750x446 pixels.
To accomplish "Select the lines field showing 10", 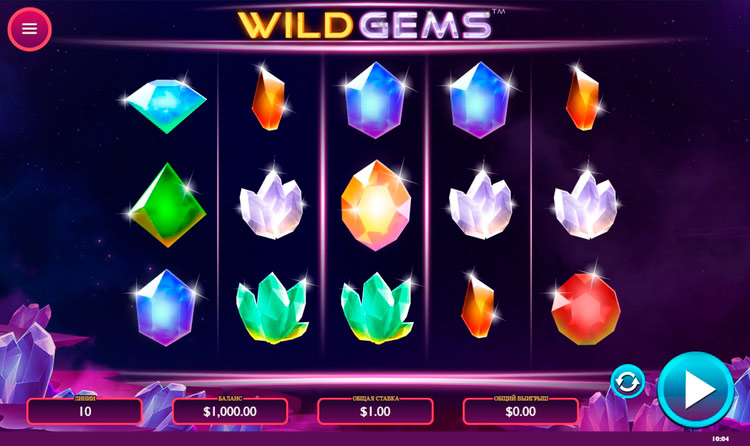I will (85, 411).
